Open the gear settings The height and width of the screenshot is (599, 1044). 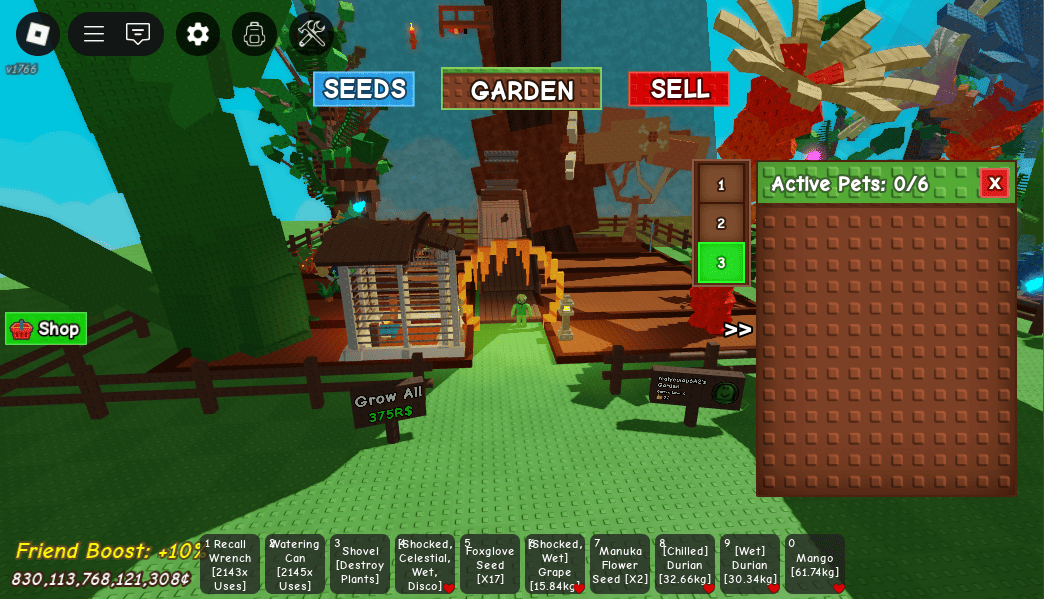[x=198, y=34]
